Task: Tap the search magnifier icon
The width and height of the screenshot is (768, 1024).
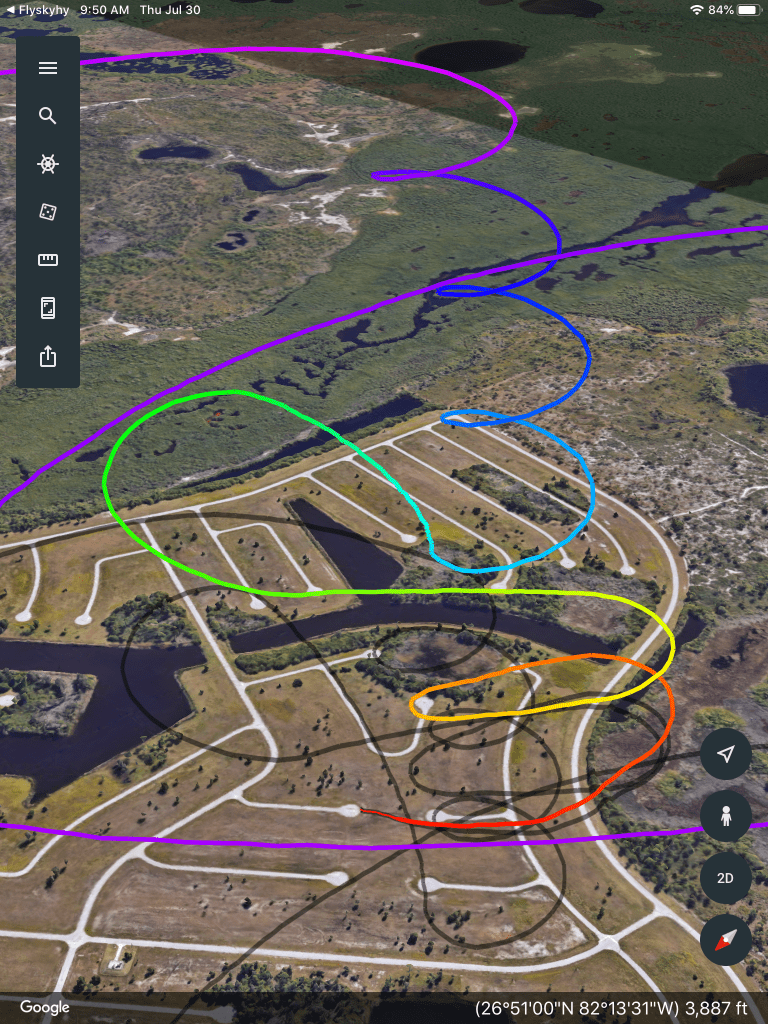Action: tap(48, 116)
